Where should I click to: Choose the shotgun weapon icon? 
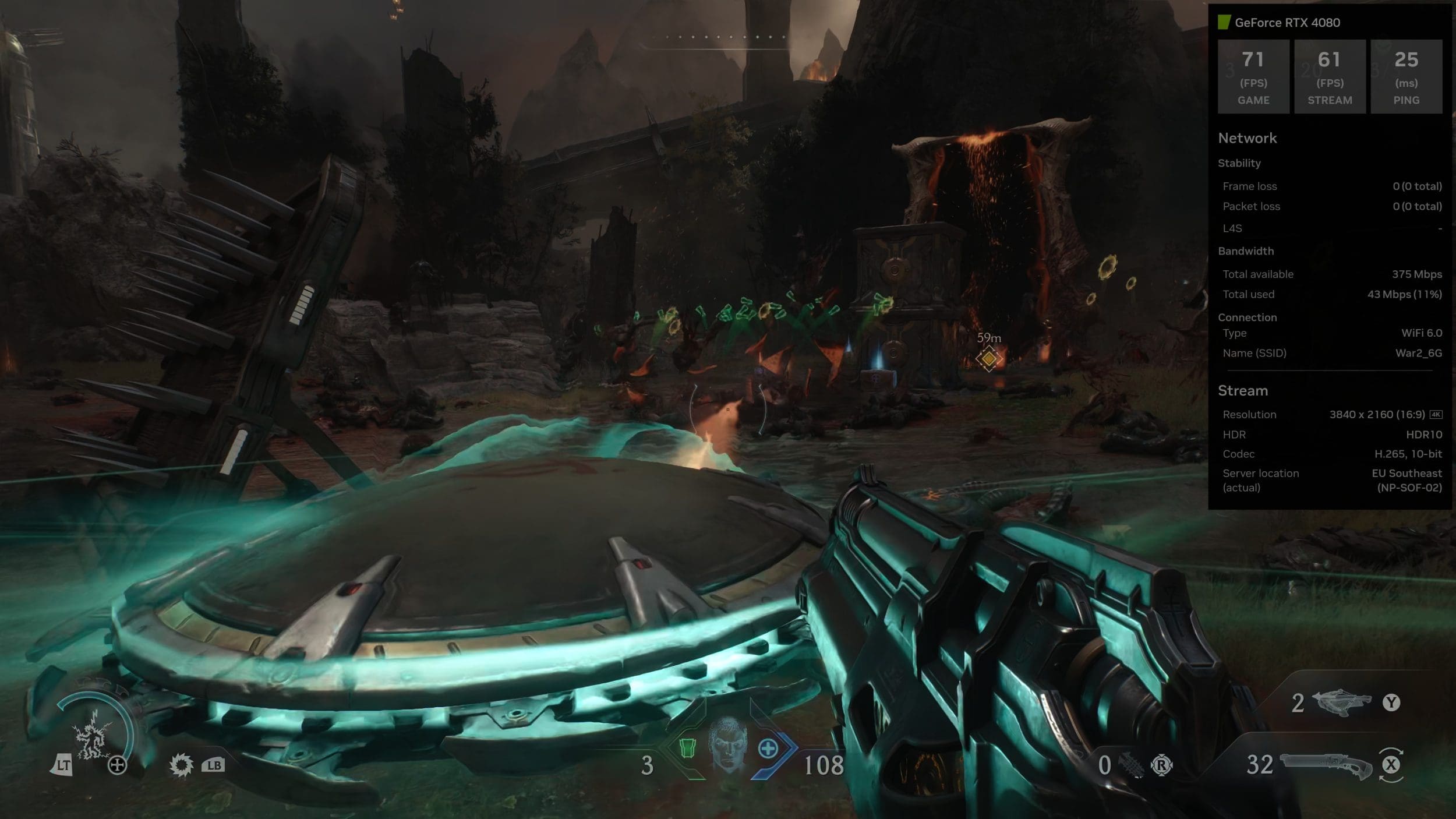coord(1326,765)
